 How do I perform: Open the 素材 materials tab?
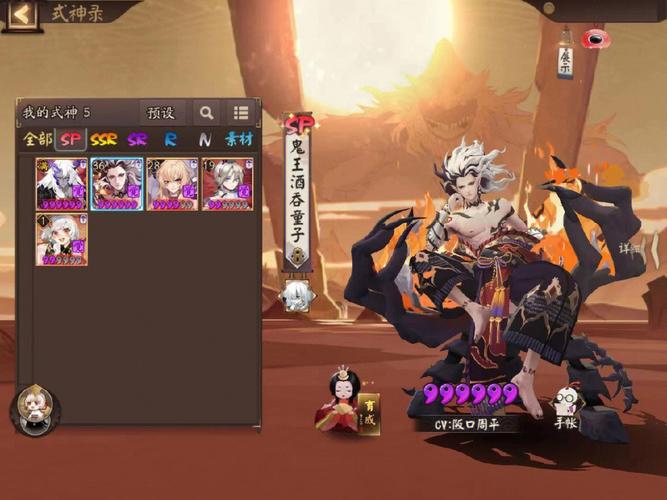tap(239, 140)
